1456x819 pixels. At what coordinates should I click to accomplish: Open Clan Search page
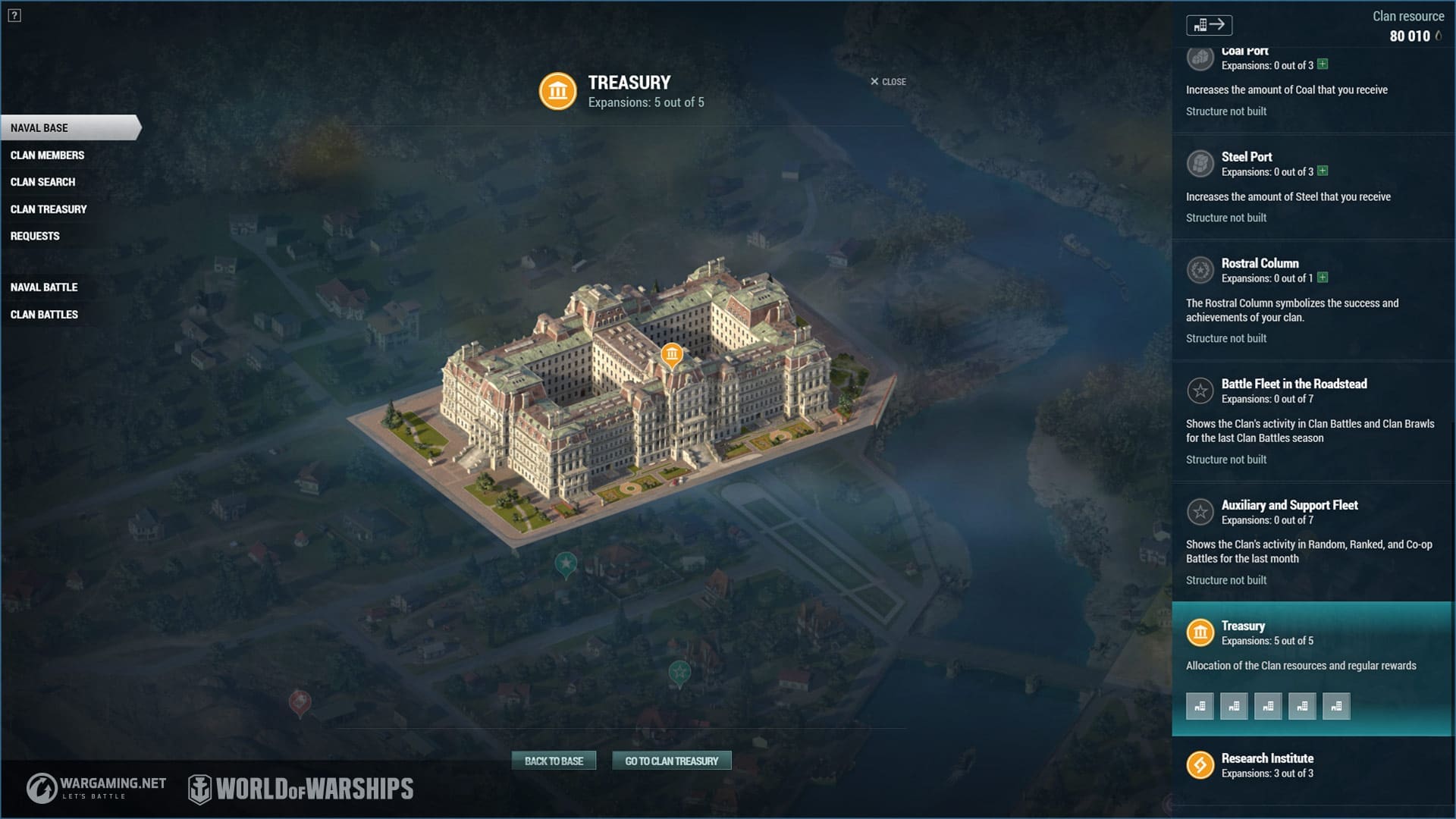[x=42, y=182]
